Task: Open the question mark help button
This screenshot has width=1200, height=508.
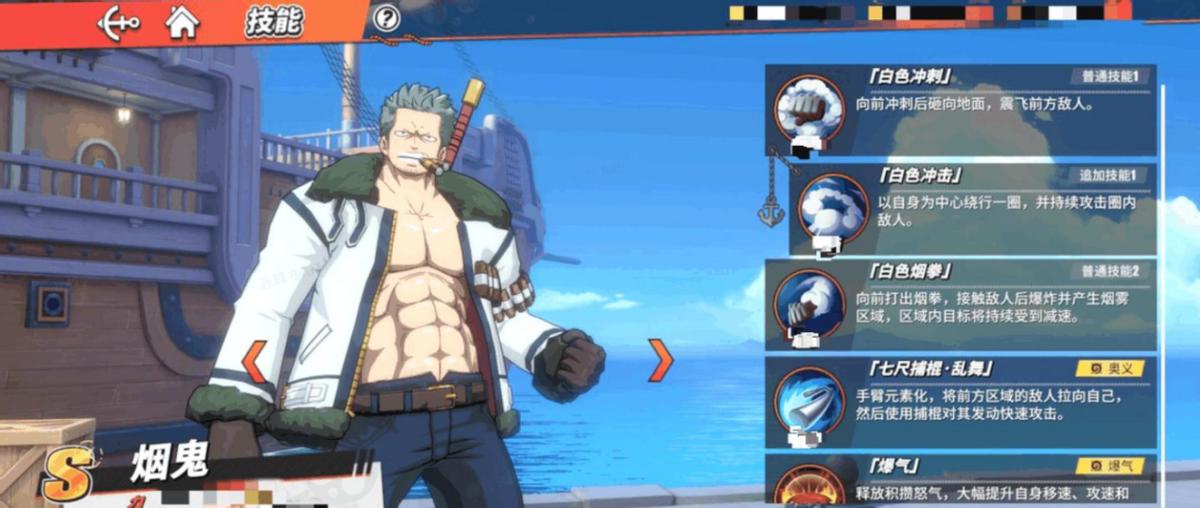Action: tap(386, 18)
